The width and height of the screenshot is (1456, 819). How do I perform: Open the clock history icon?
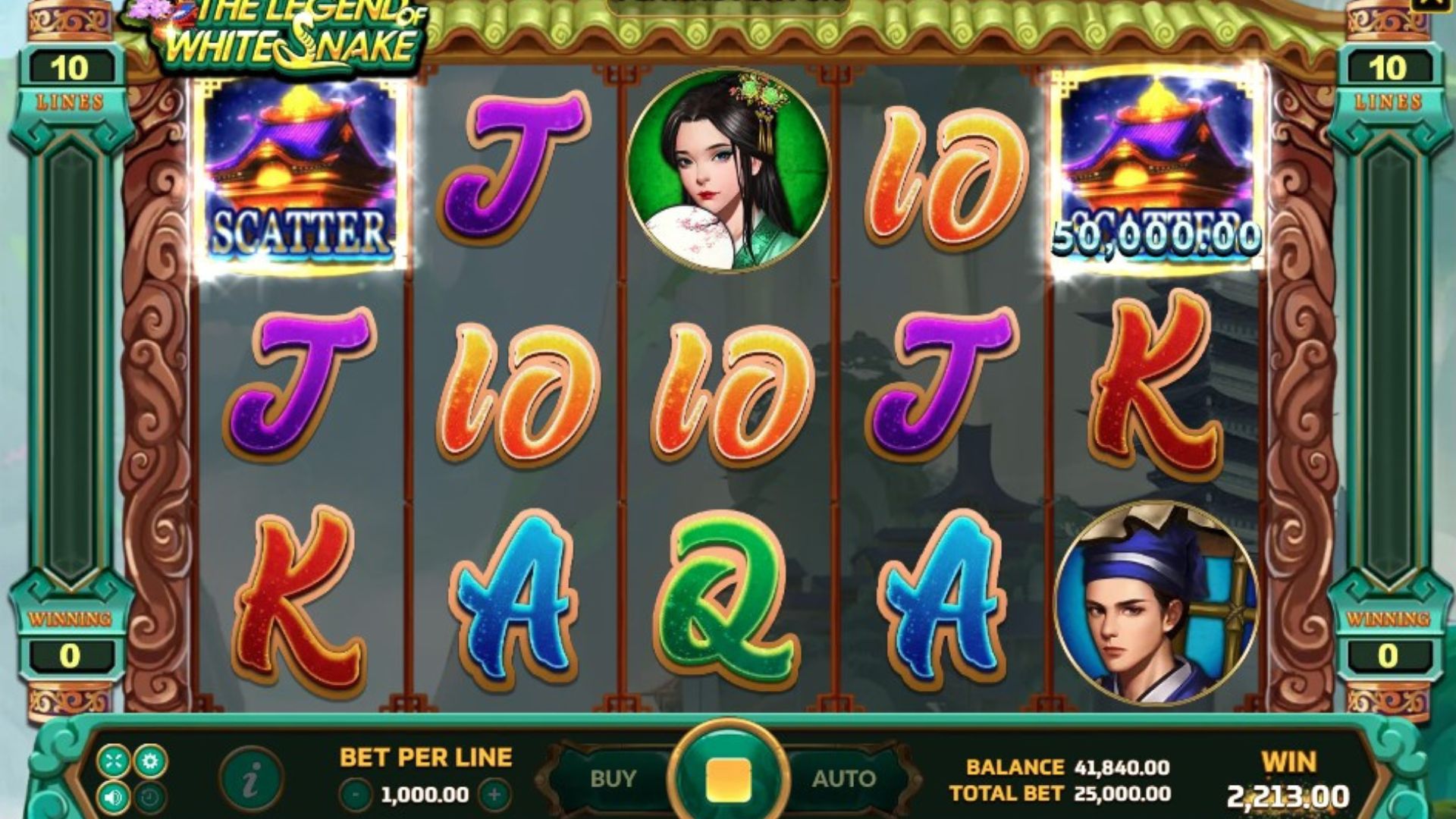150,797
